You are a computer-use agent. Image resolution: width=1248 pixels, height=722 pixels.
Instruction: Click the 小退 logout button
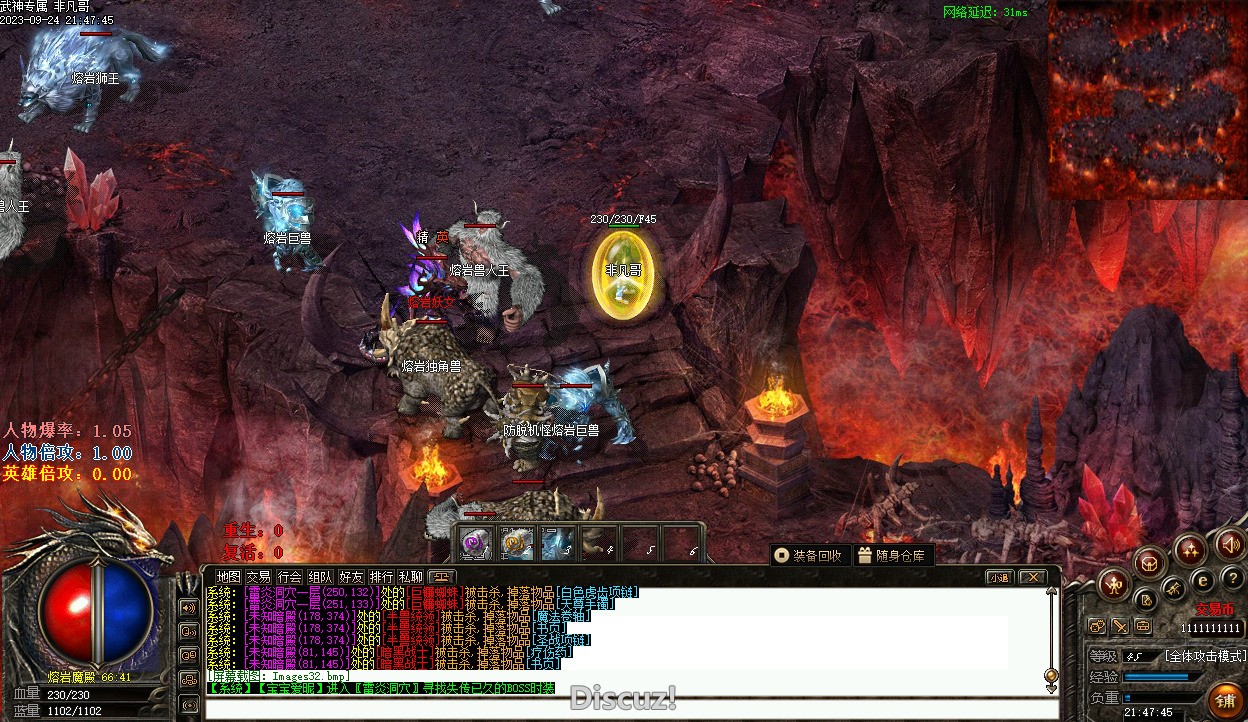click(1000, 577)
